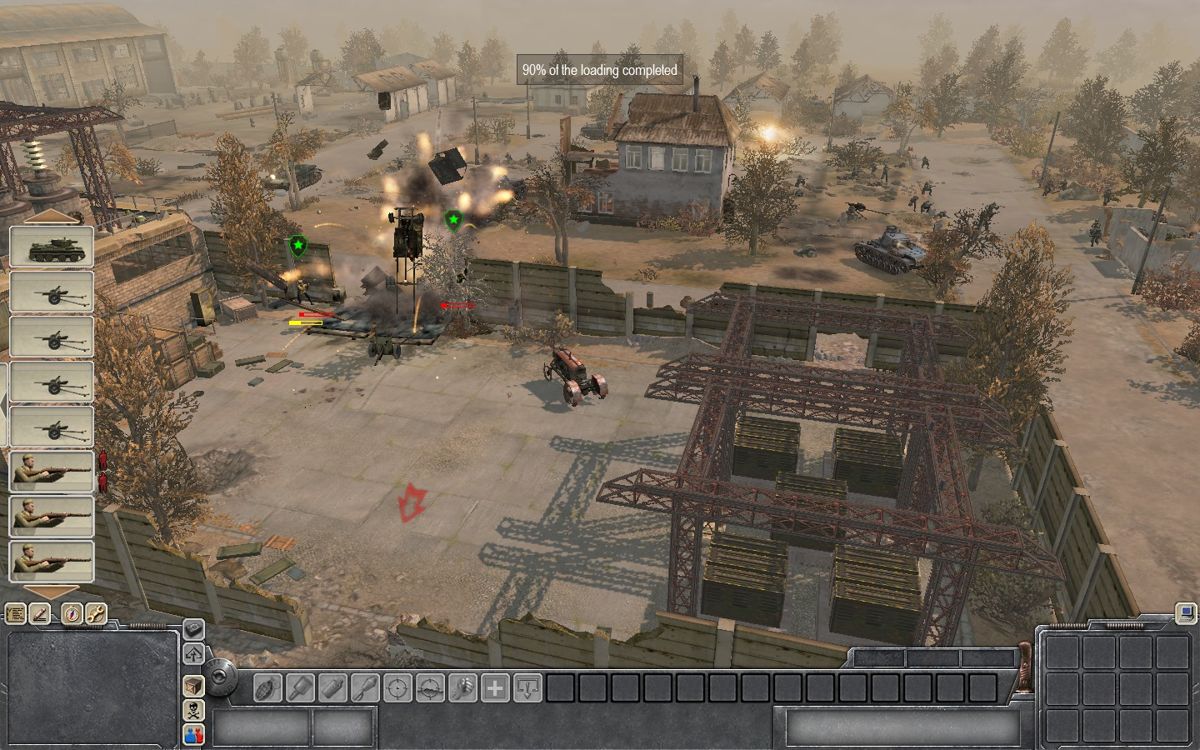This screenshot has height=750, width=1200.
Task: Choose the molotov bottle action
Action: pyautogui.click(x=332, y=688)
